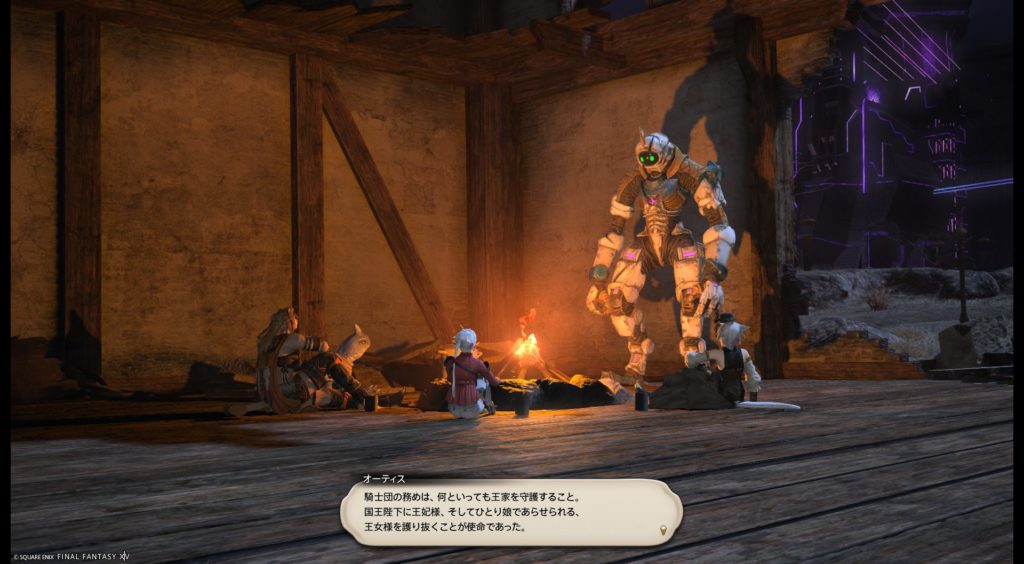Advance the dialogue by clicking Otis's speech box
This screenshot has width=1024, height=564.
tap(510, 511)
